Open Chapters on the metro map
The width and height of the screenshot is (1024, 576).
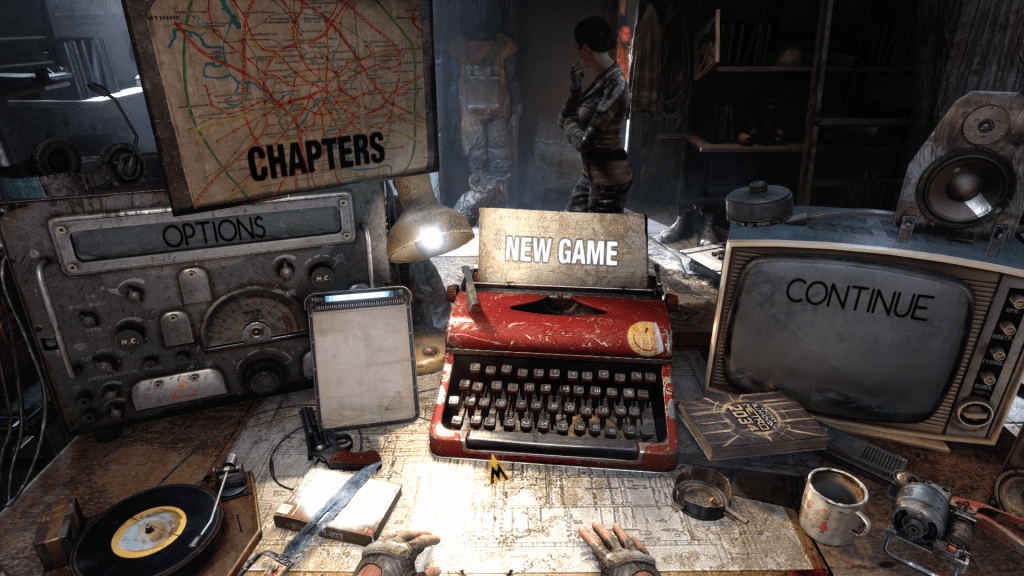click(316, 155)
